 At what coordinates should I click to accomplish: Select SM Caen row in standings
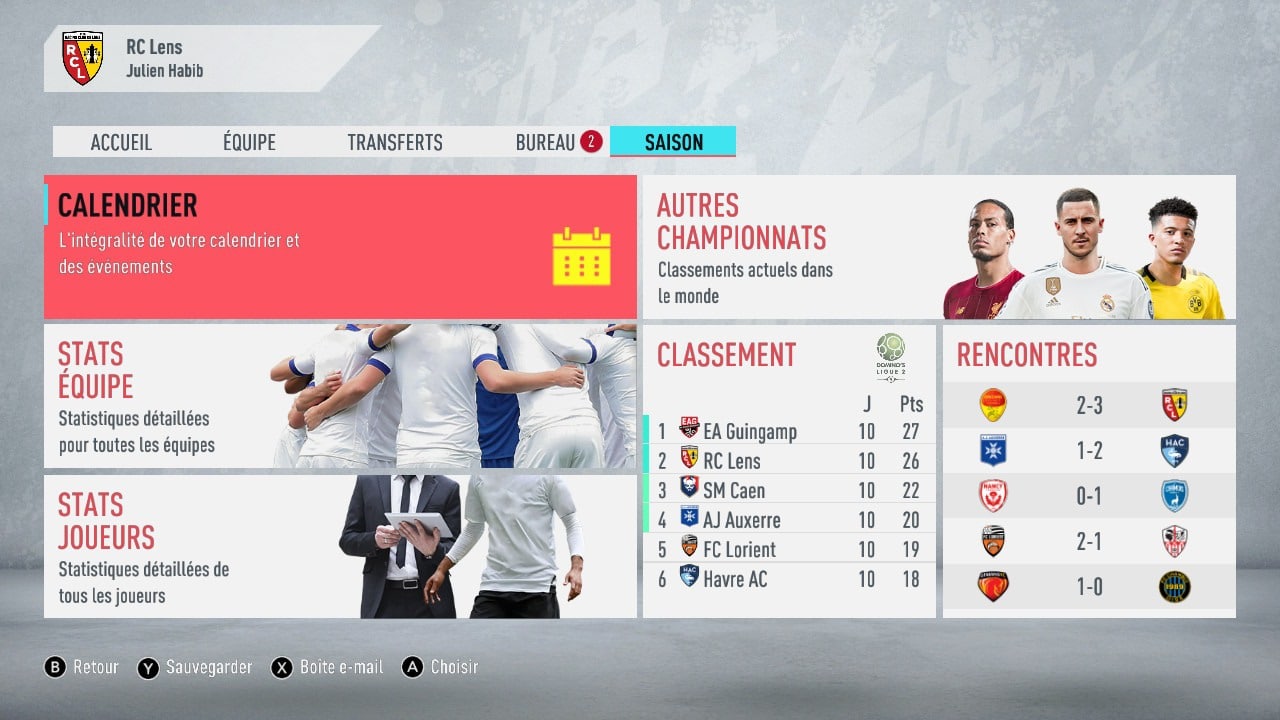pyautogui.click(x=790, y=490)
